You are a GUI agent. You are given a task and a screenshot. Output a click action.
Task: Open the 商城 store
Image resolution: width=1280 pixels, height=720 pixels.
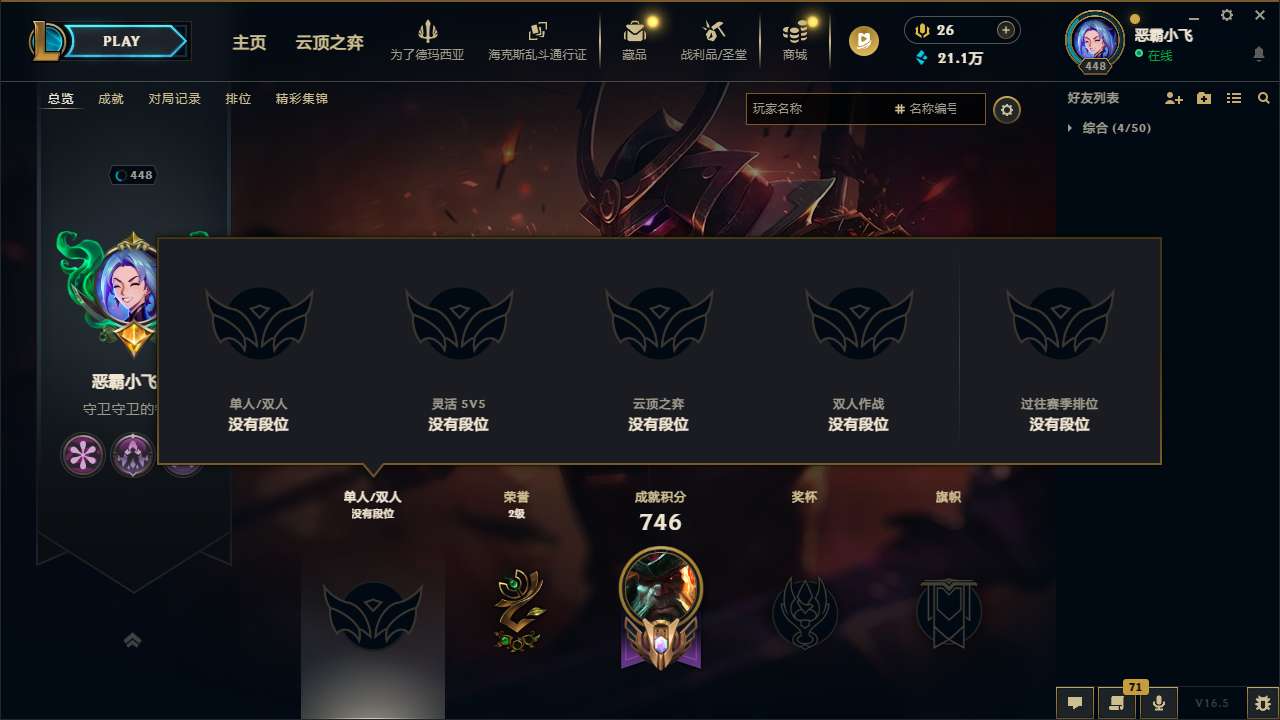click(795, 40)
